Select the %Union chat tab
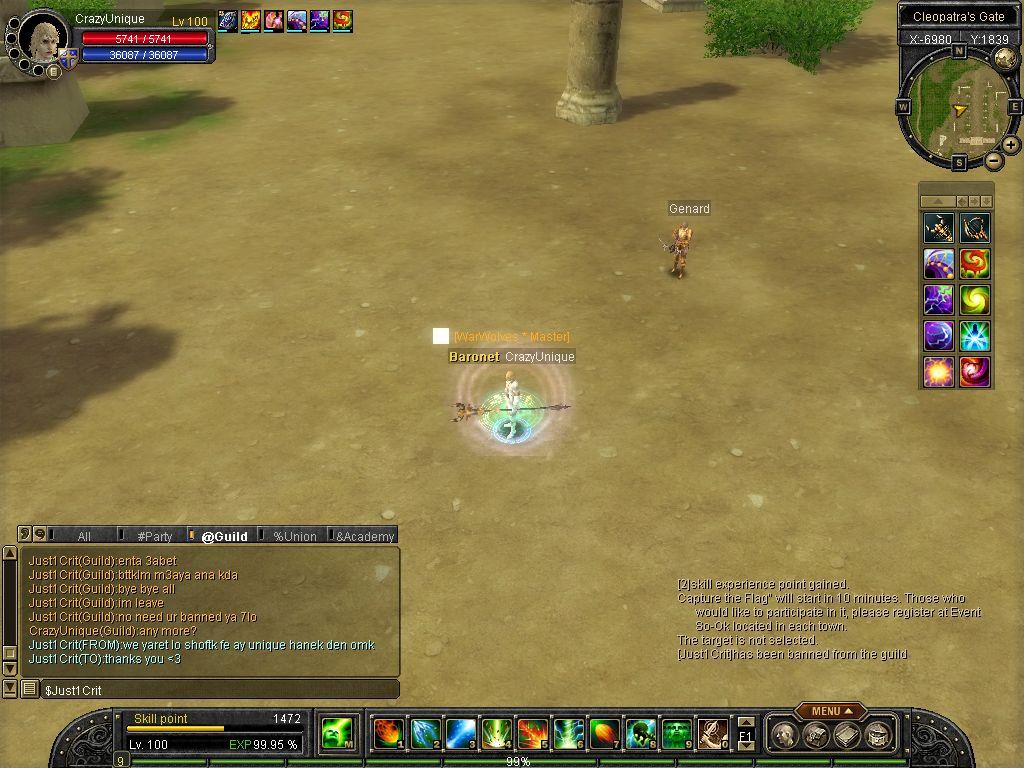Screen dimensions: 1024x768 [x=295, y=536]
